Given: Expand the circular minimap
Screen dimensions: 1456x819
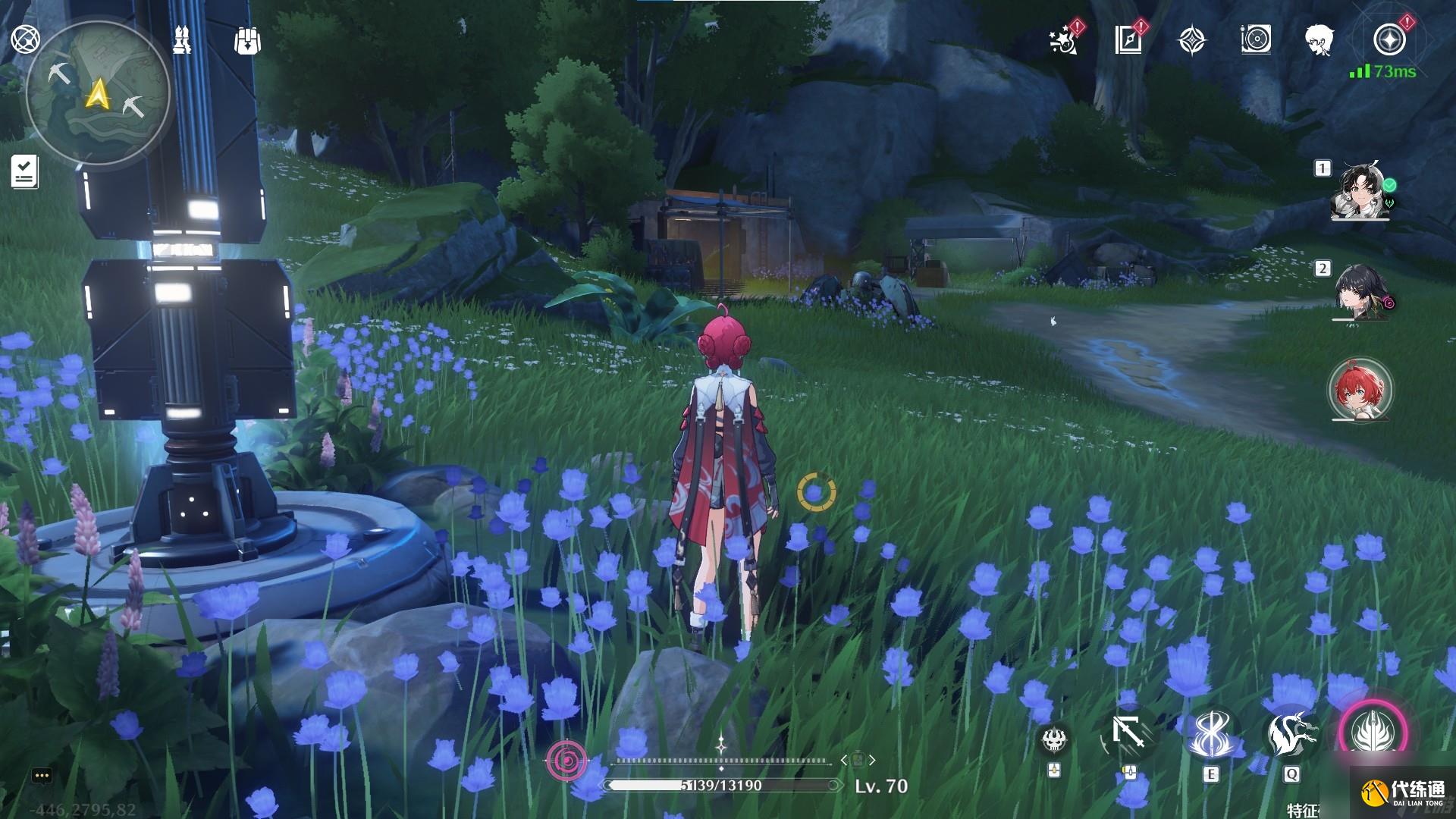Looking at the screenshot, I should click(97, 93).
